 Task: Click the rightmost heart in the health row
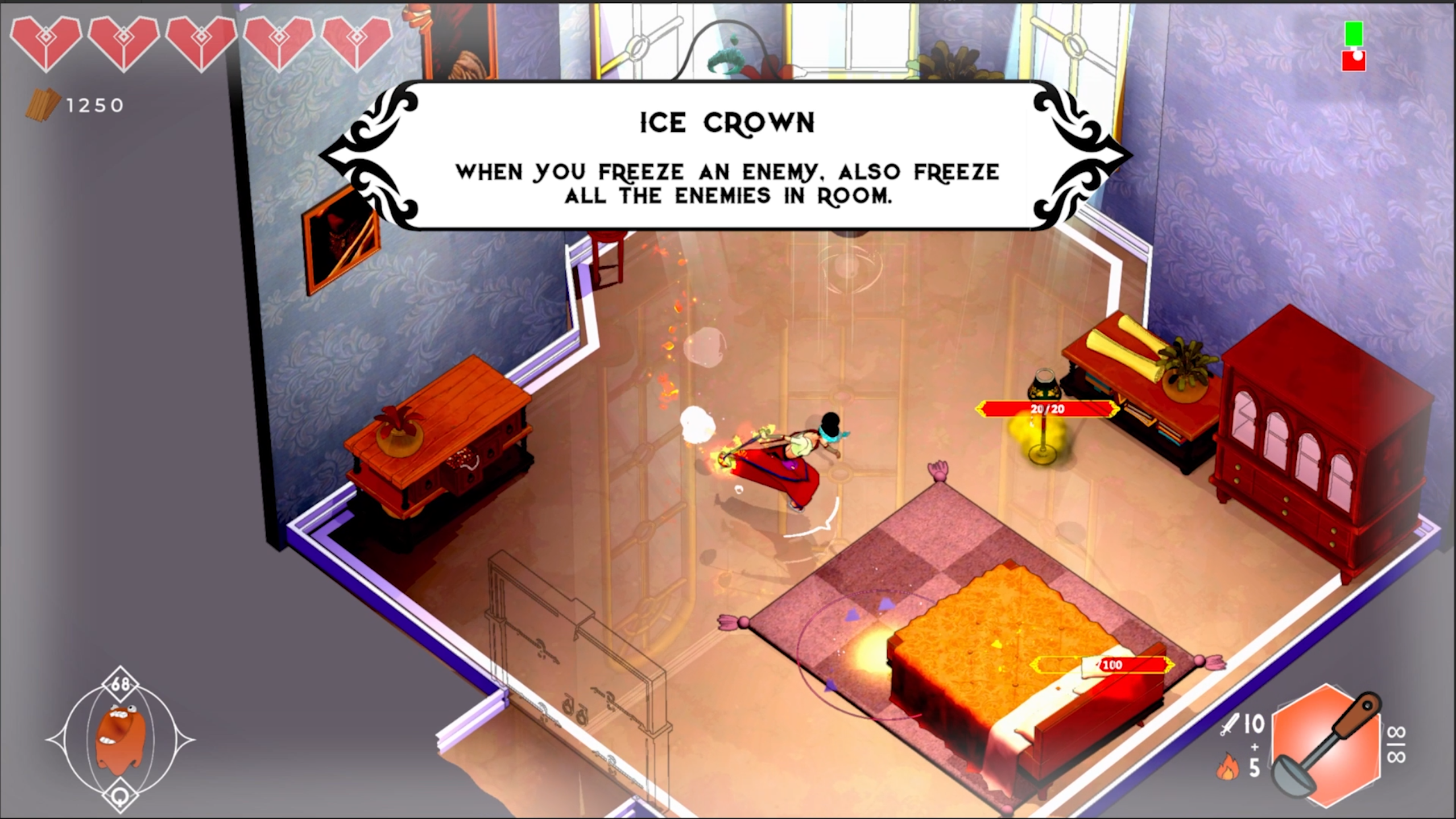(355, 43)
